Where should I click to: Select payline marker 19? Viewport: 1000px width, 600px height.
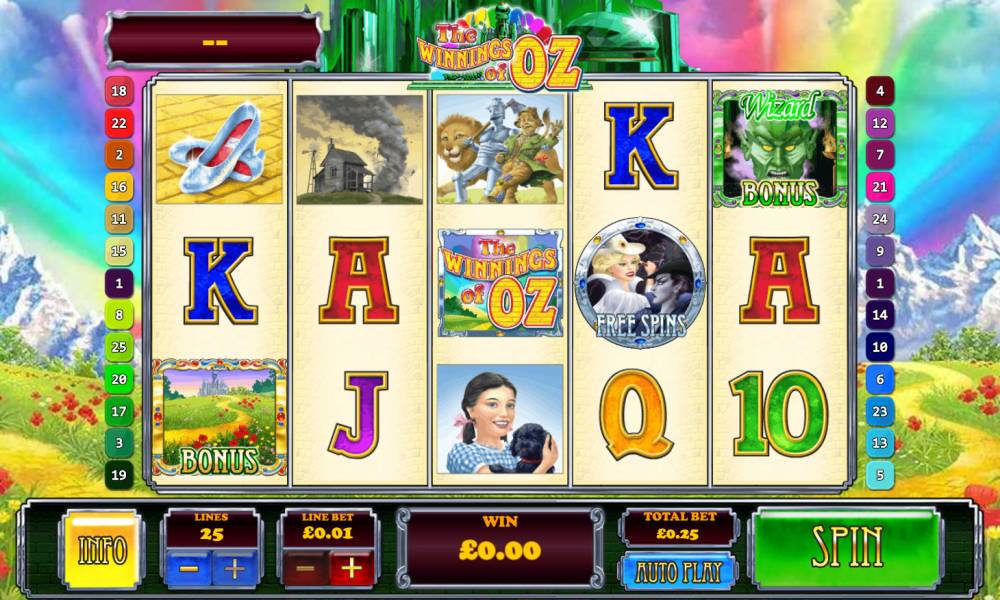[119, 475]
